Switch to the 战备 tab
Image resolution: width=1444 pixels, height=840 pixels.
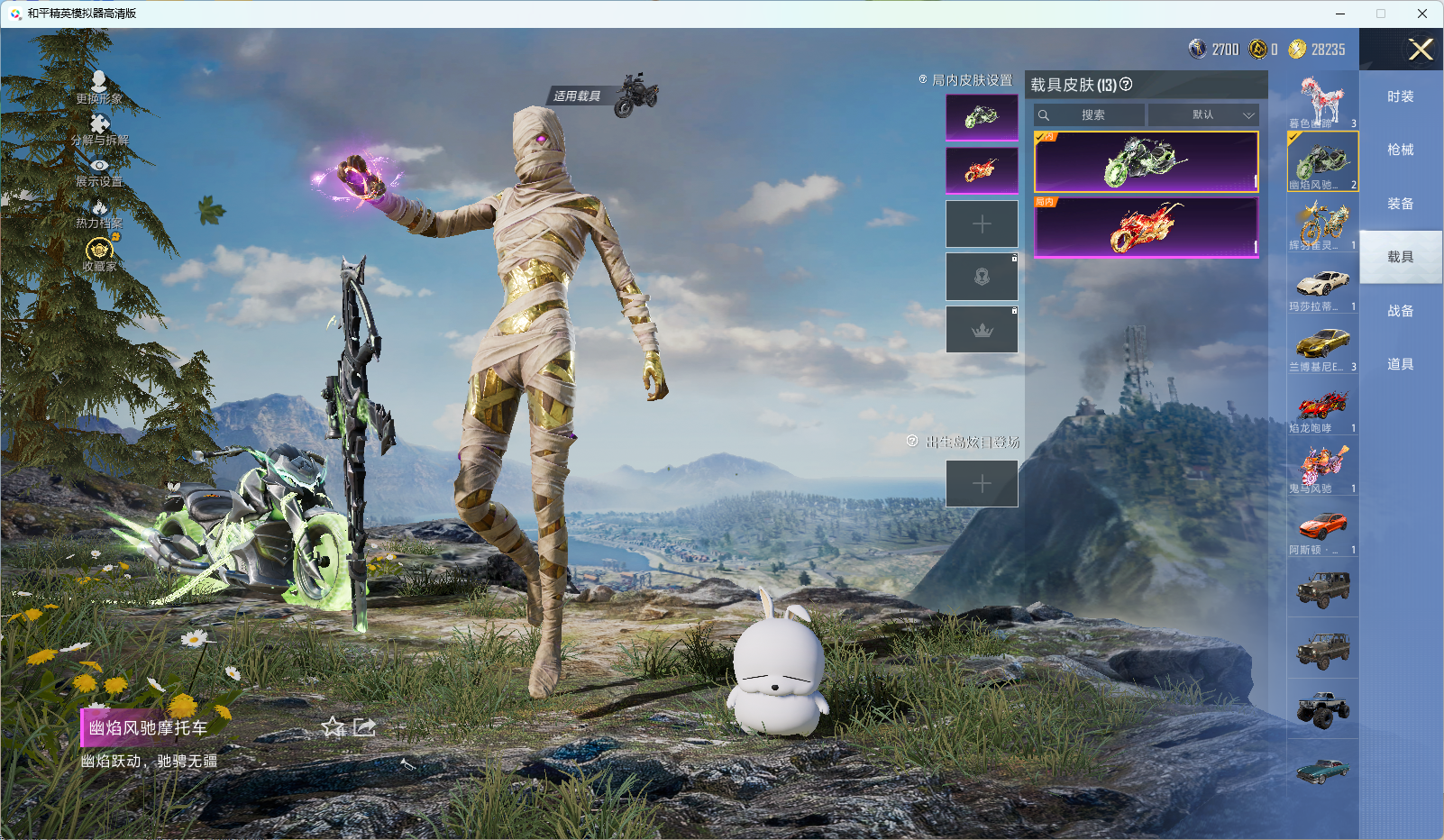pyautogui.click(x=1400, y=311)
